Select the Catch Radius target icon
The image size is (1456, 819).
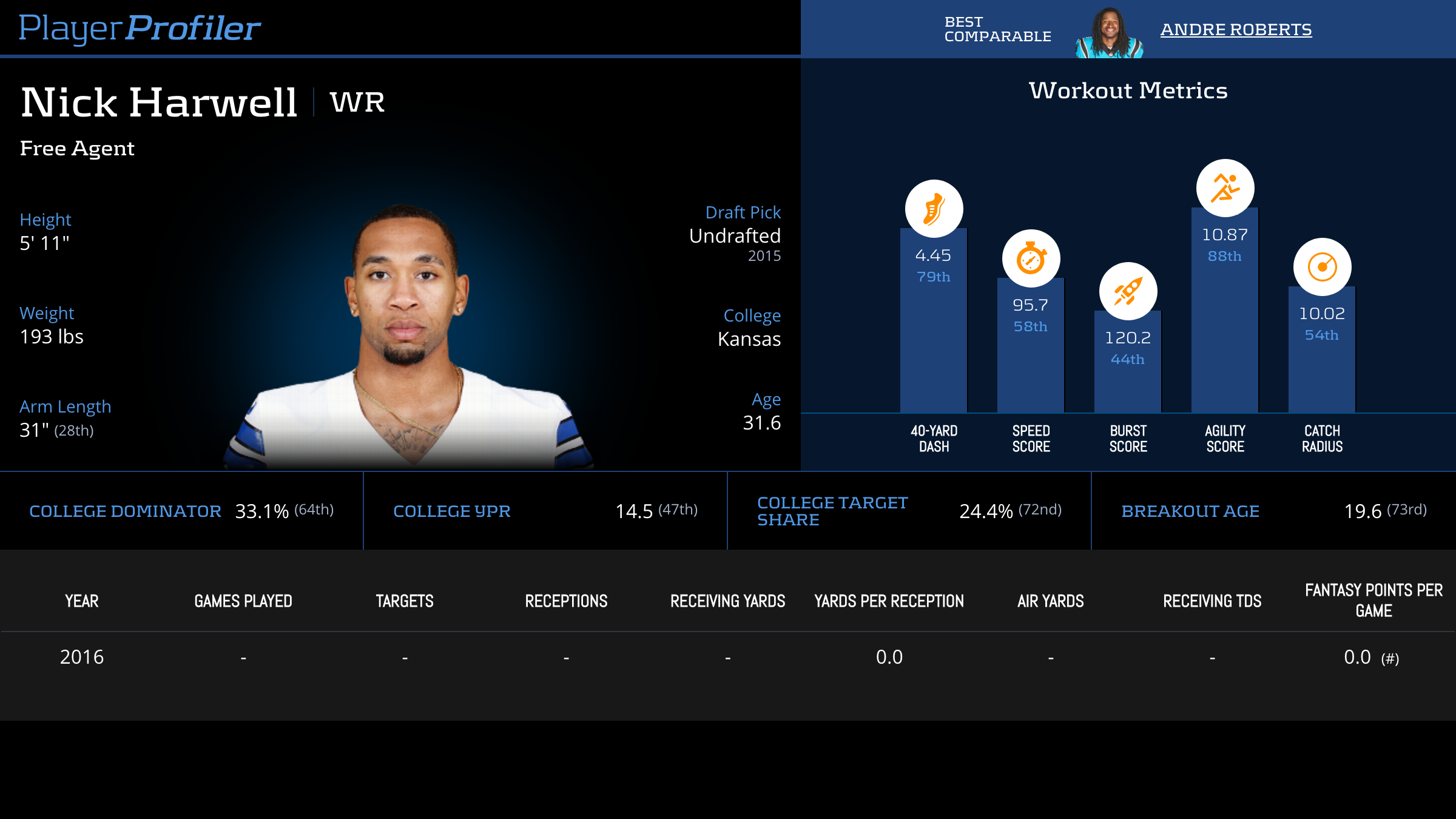[x=1322, y=267]
